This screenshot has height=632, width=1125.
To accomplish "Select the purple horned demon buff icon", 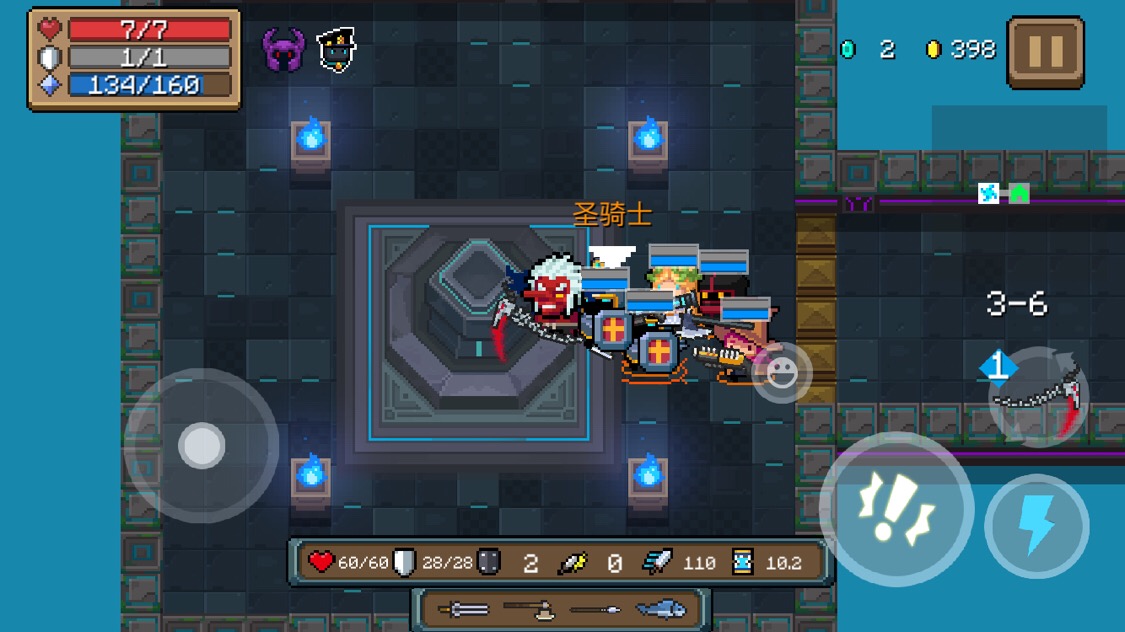I will (283, 49).
